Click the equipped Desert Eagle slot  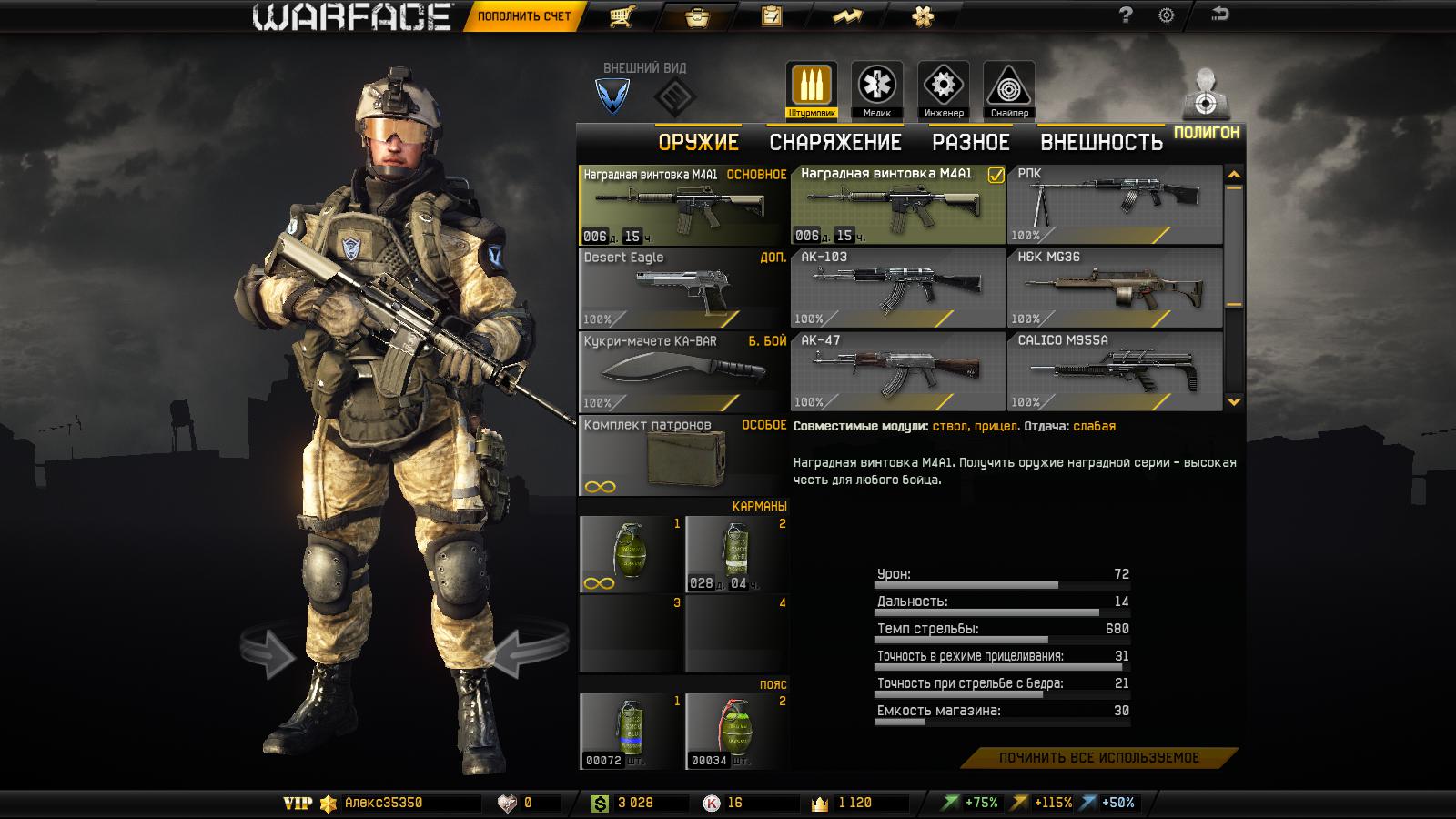(x=682, y=288)
